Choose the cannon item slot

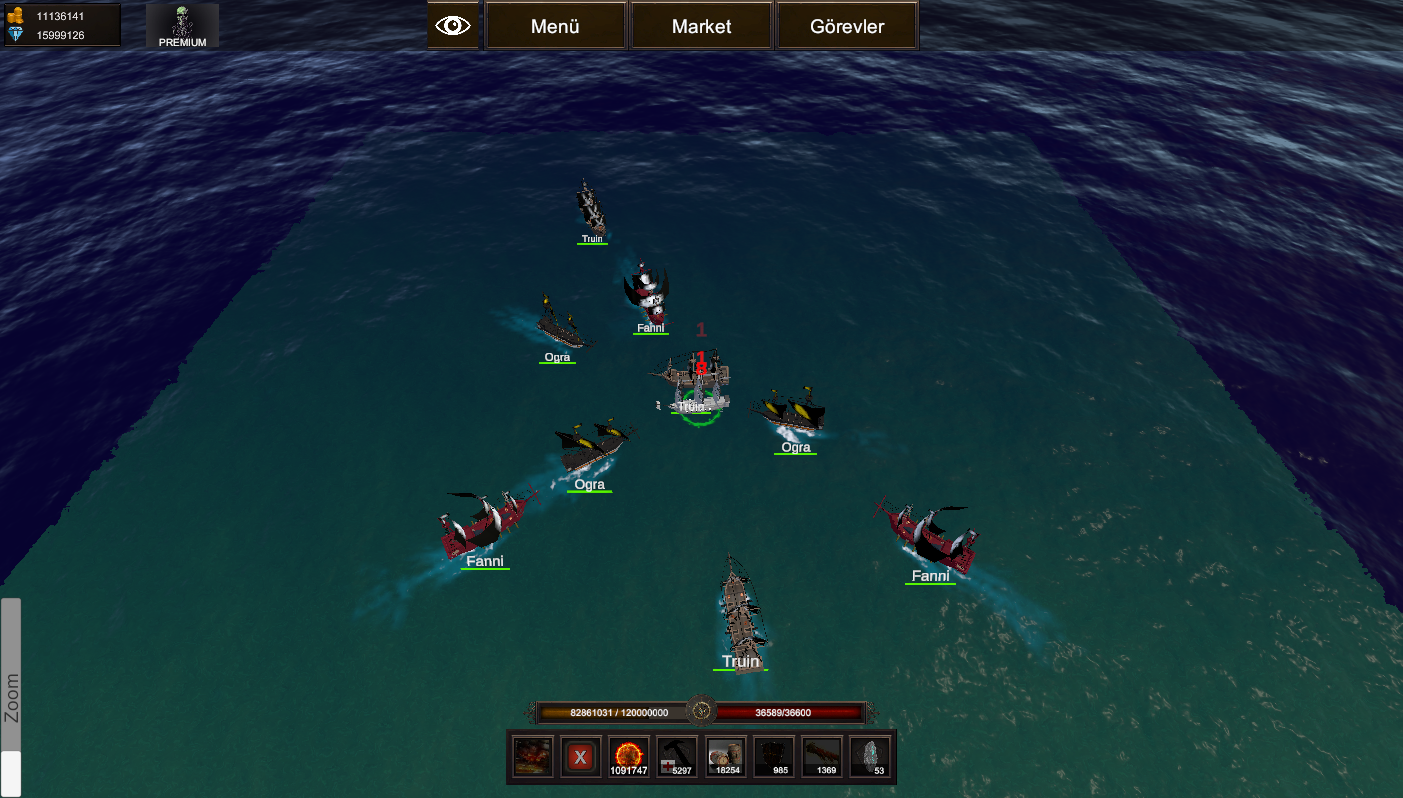[x=823, y=757]
